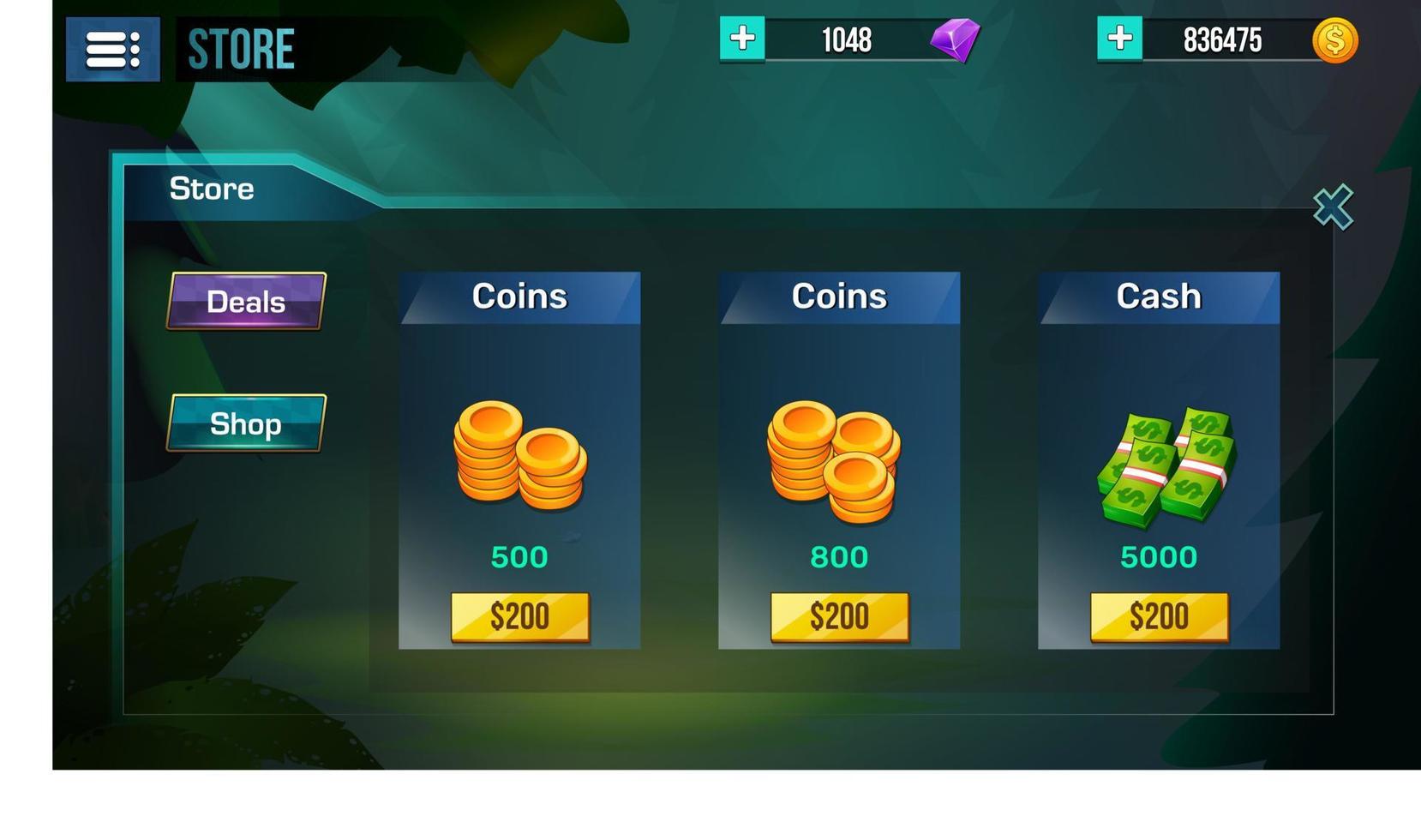Buy the 5000 cash pack for $200

[1159, 615]
